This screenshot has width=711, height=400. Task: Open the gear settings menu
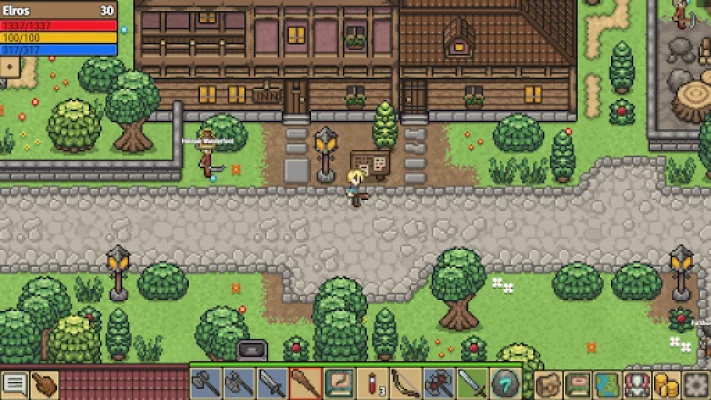(x=695, y=385)
